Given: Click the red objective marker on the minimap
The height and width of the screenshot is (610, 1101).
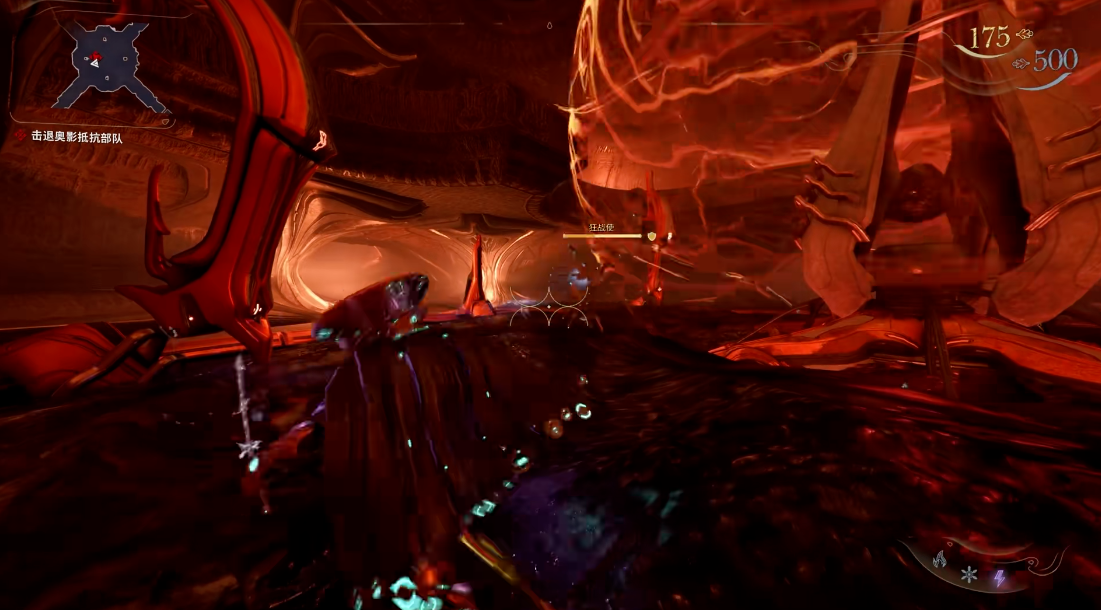Looking at the screenshot, I should point(96,53).
